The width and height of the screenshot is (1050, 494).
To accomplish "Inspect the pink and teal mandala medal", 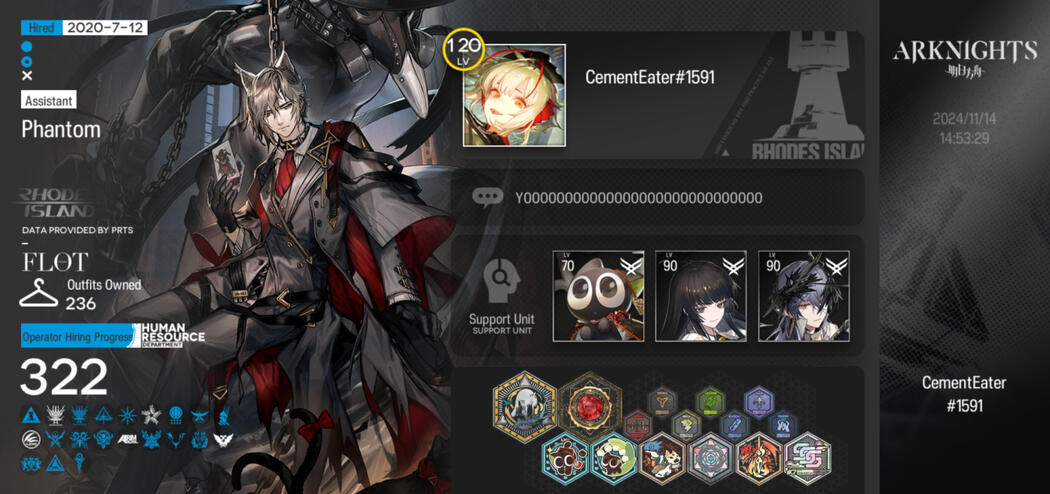I will pos(710,457).
